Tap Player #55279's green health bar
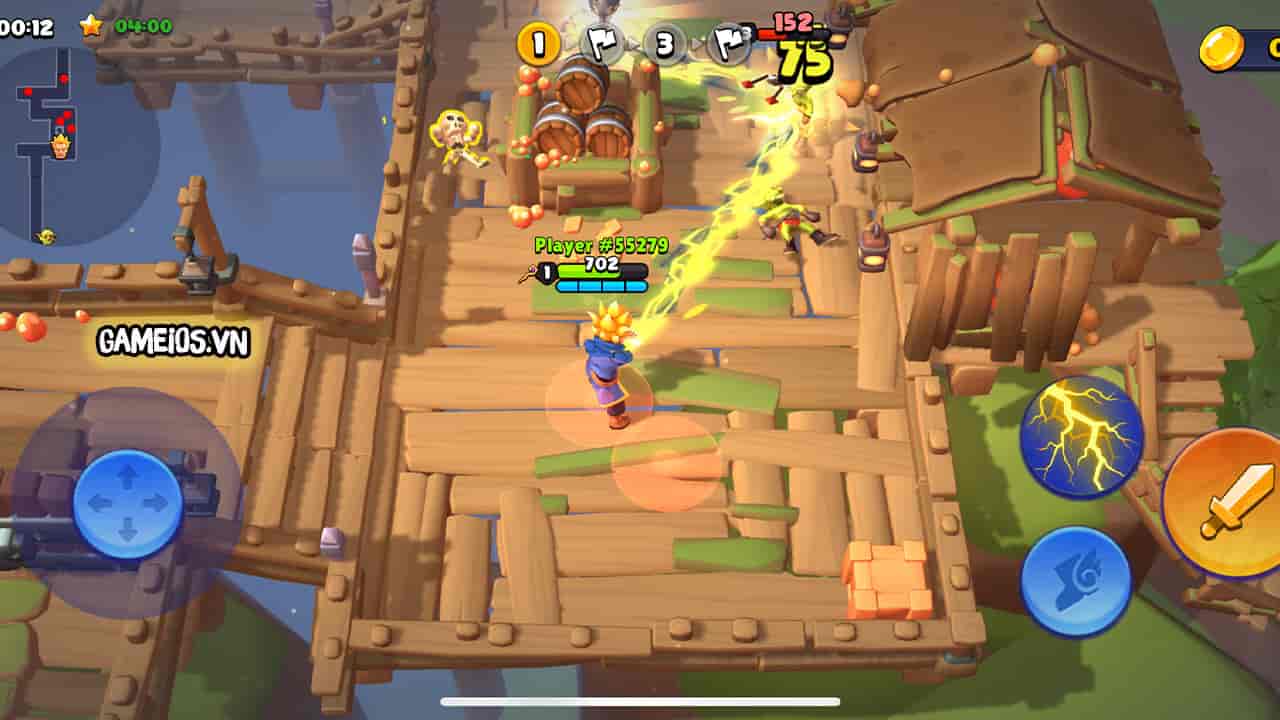1280x720 pixels. [x=600, y=270]
